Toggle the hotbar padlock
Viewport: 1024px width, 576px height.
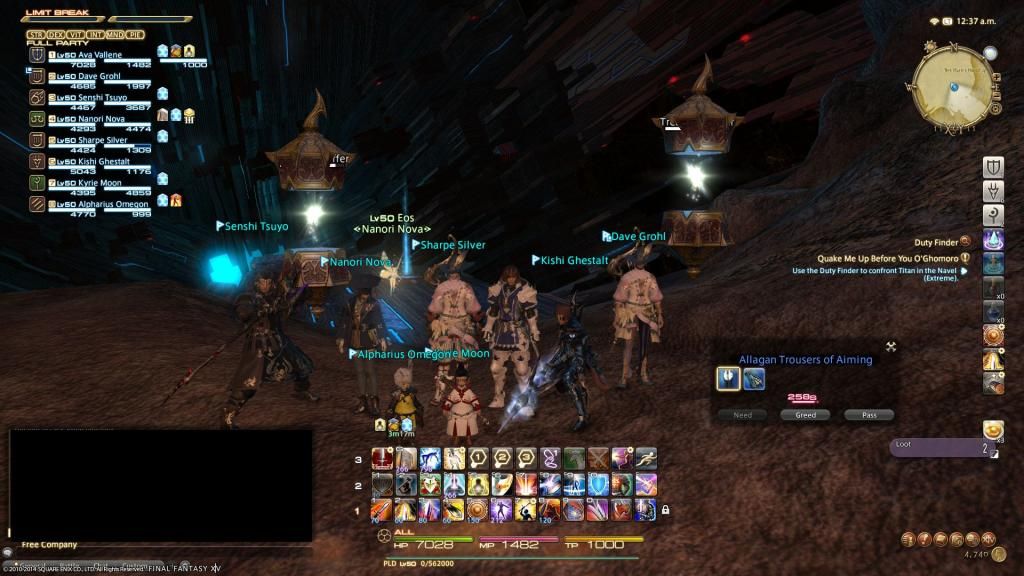(665, 510)
